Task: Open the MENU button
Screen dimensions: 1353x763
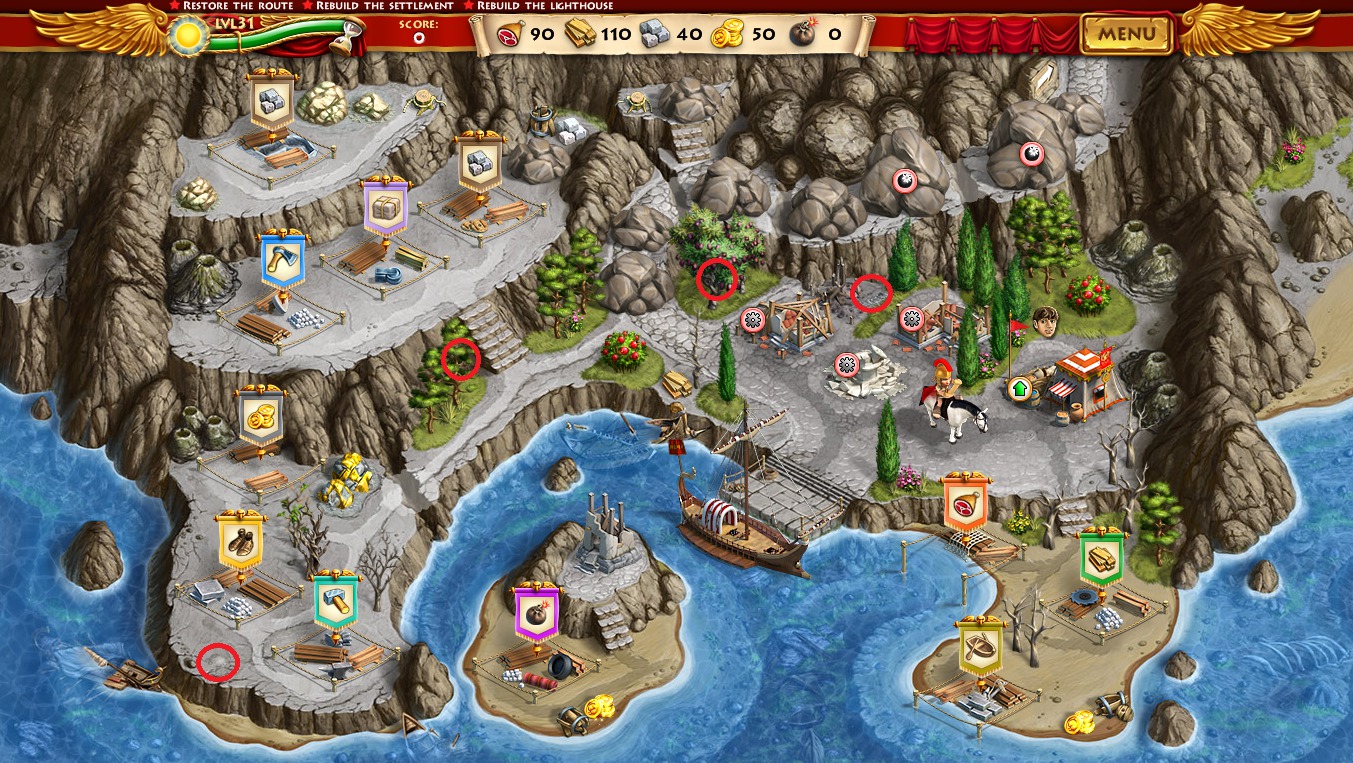Action: [1126, 34]
